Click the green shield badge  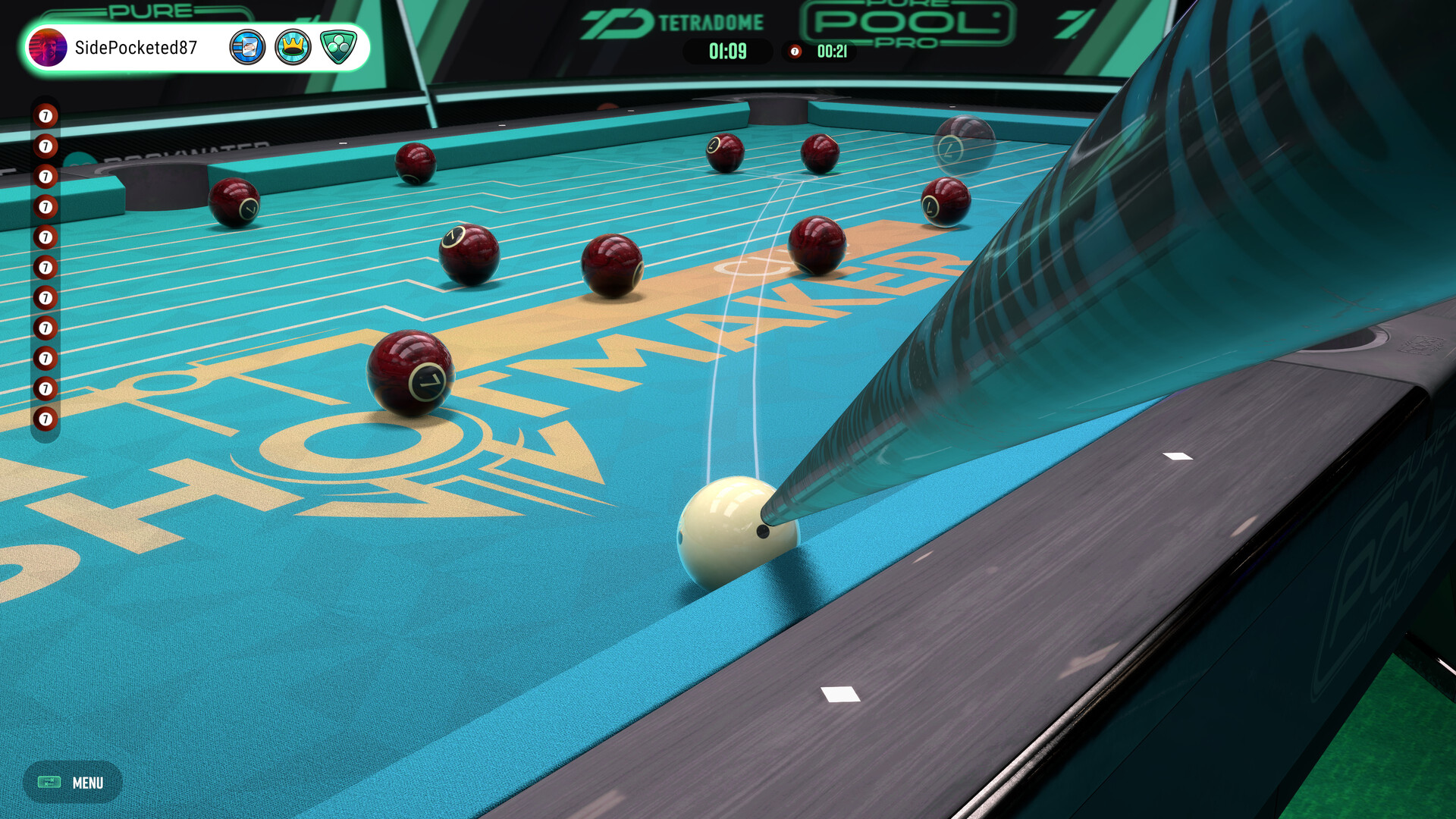click(x=337, y=46)
